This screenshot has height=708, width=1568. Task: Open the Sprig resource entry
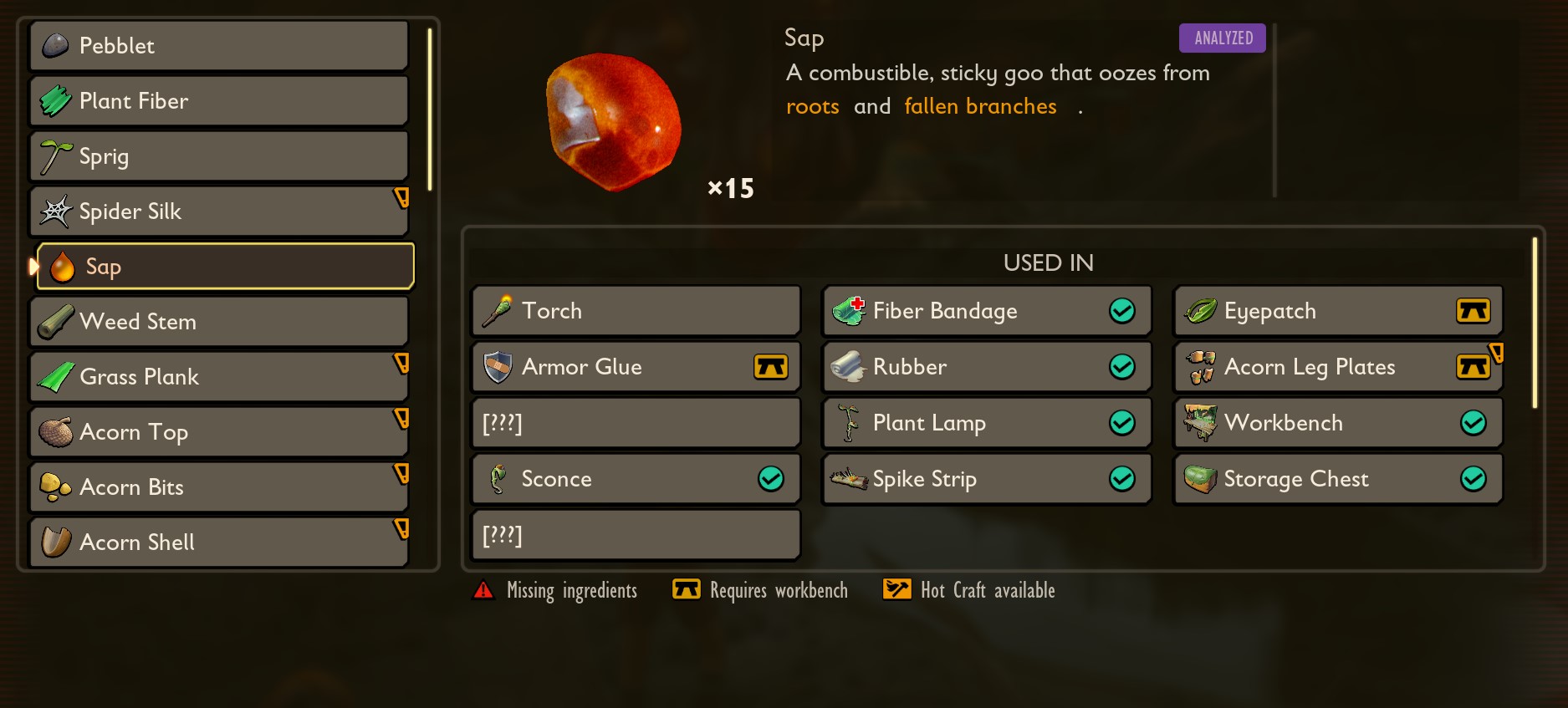(x=219, y=156)
